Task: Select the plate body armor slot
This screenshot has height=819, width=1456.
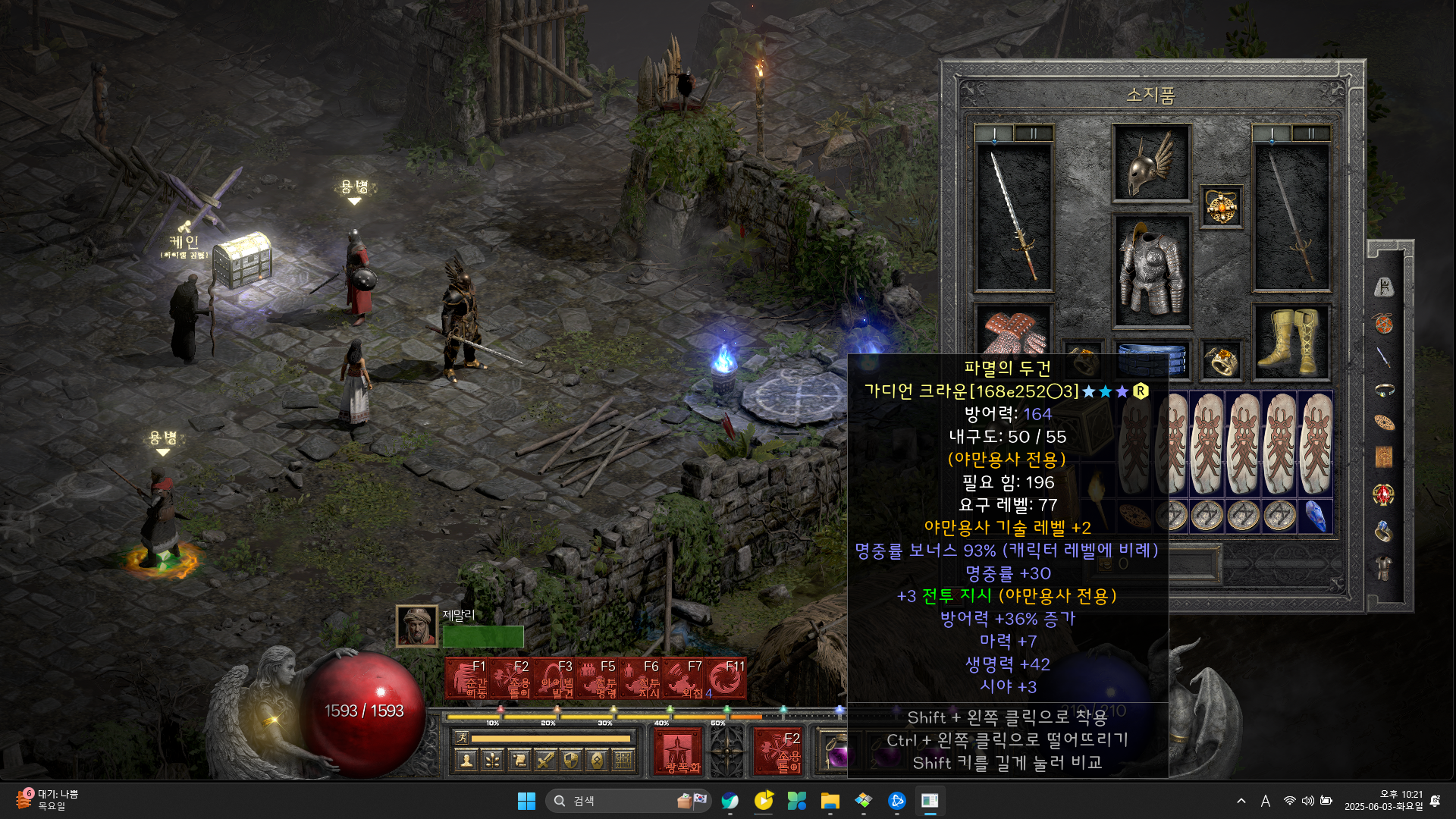Action: click(x=1151, y=270)
